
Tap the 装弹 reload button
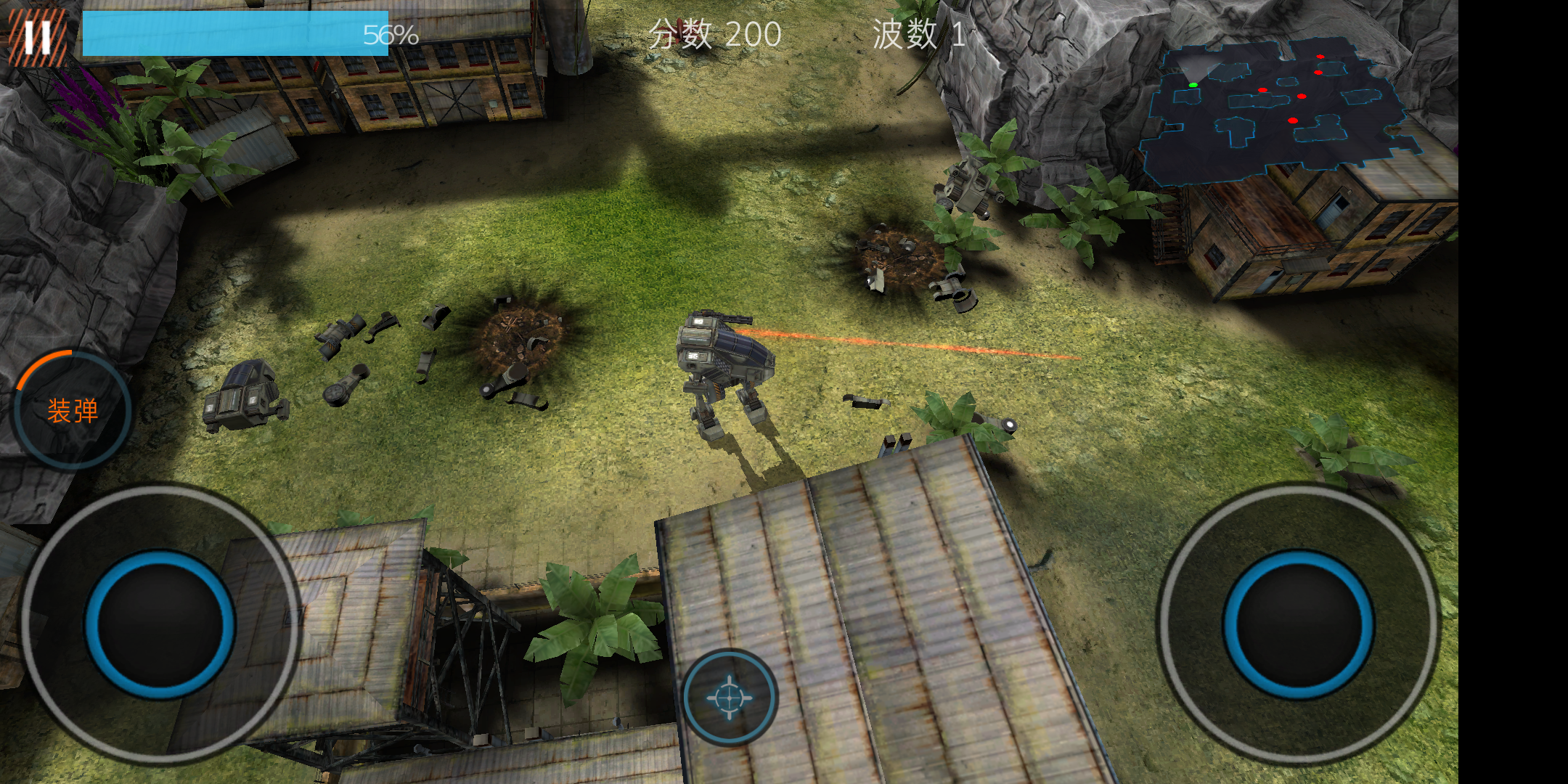click(73, 411)
